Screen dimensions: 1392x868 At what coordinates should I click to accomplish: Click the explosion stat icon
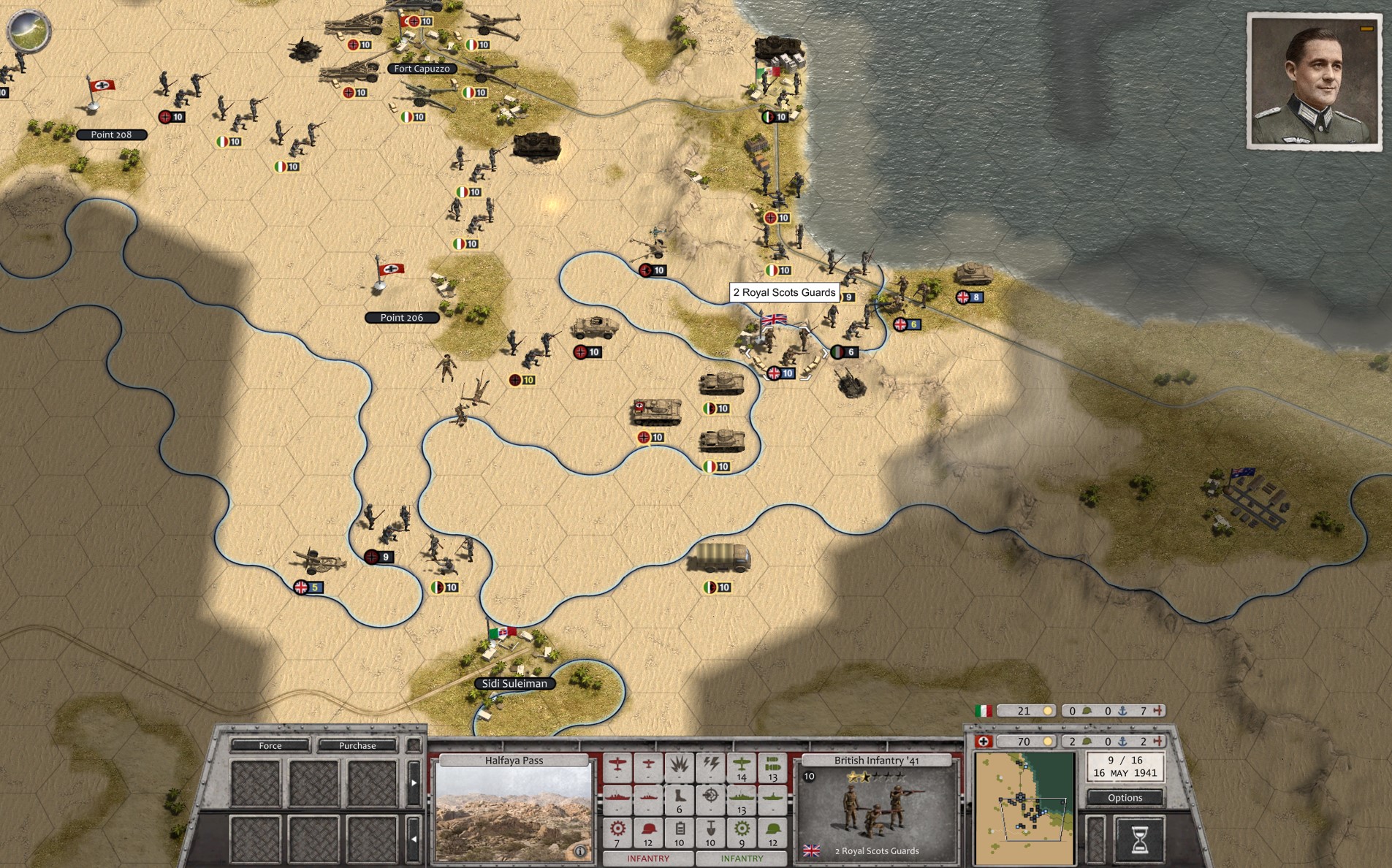tap(680, 765)
